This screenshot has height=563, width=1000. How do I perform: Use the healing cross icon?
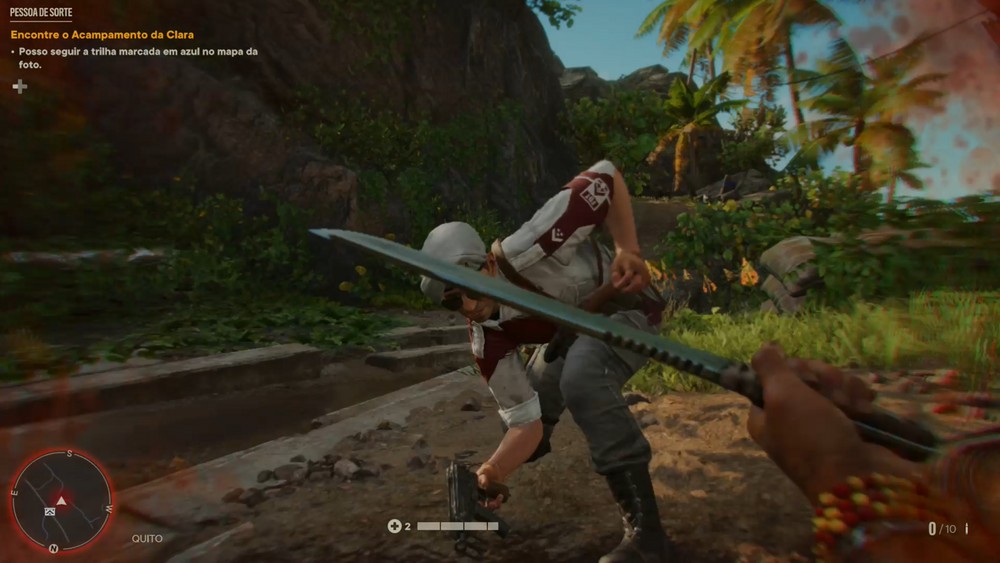coord(394,526)
